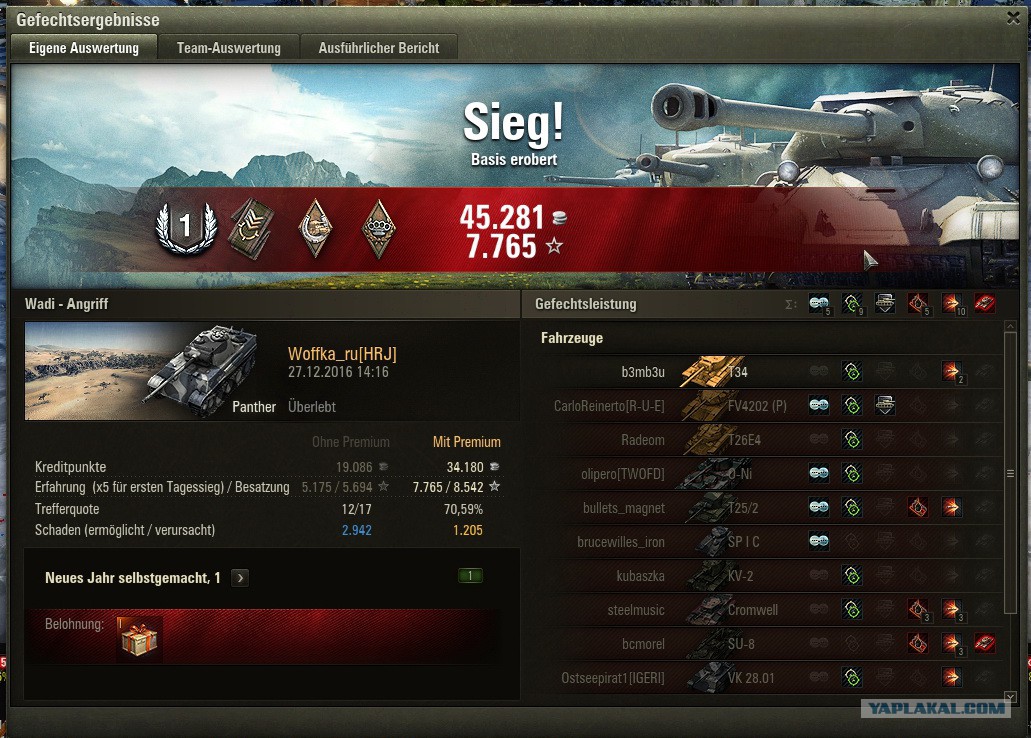The height and width of the screenshot is (738, 1031).
Task: Select player b3mb3u in the vehicle list
Action: [x=643, y=372]
